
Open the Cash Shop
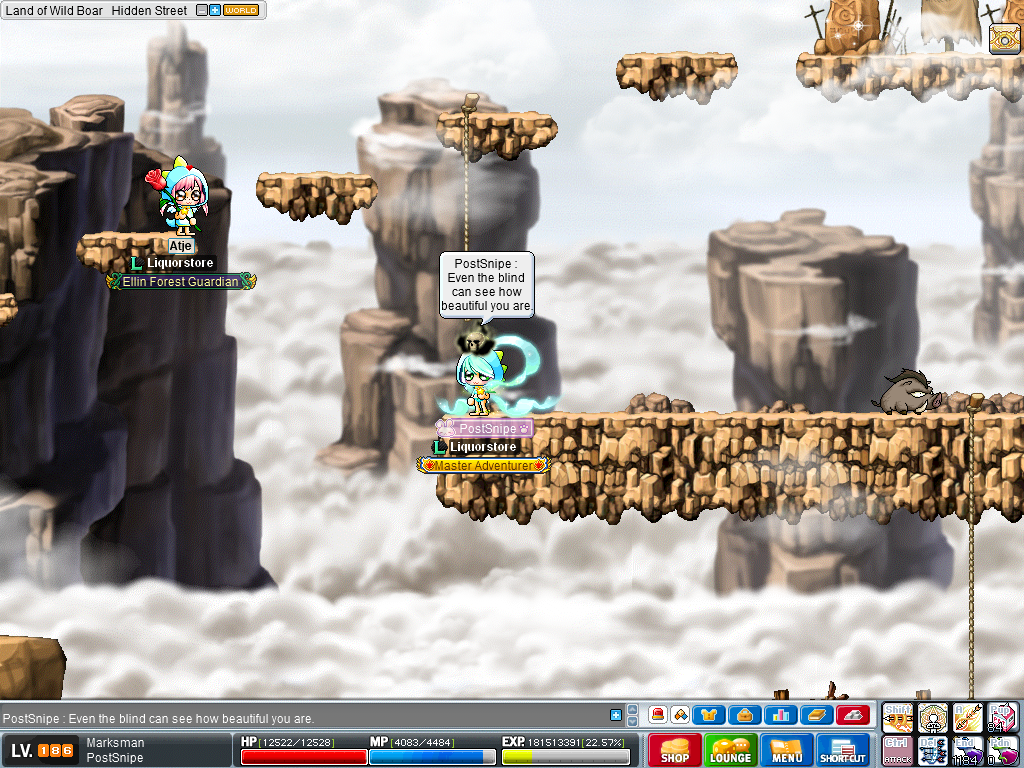coord(674,750)
